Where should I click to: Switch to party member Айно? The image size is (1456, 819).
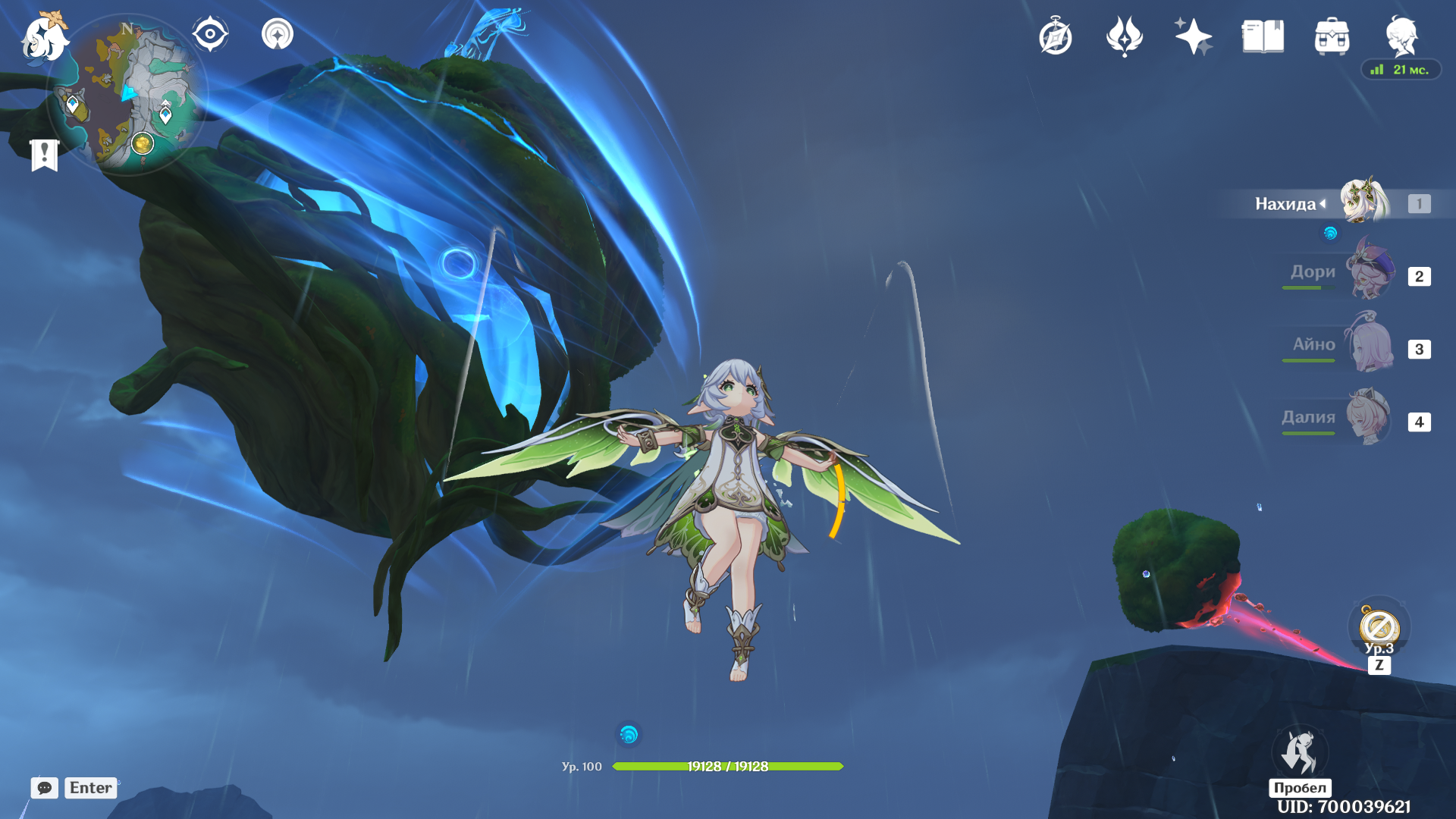click(x=1370, y=347)
